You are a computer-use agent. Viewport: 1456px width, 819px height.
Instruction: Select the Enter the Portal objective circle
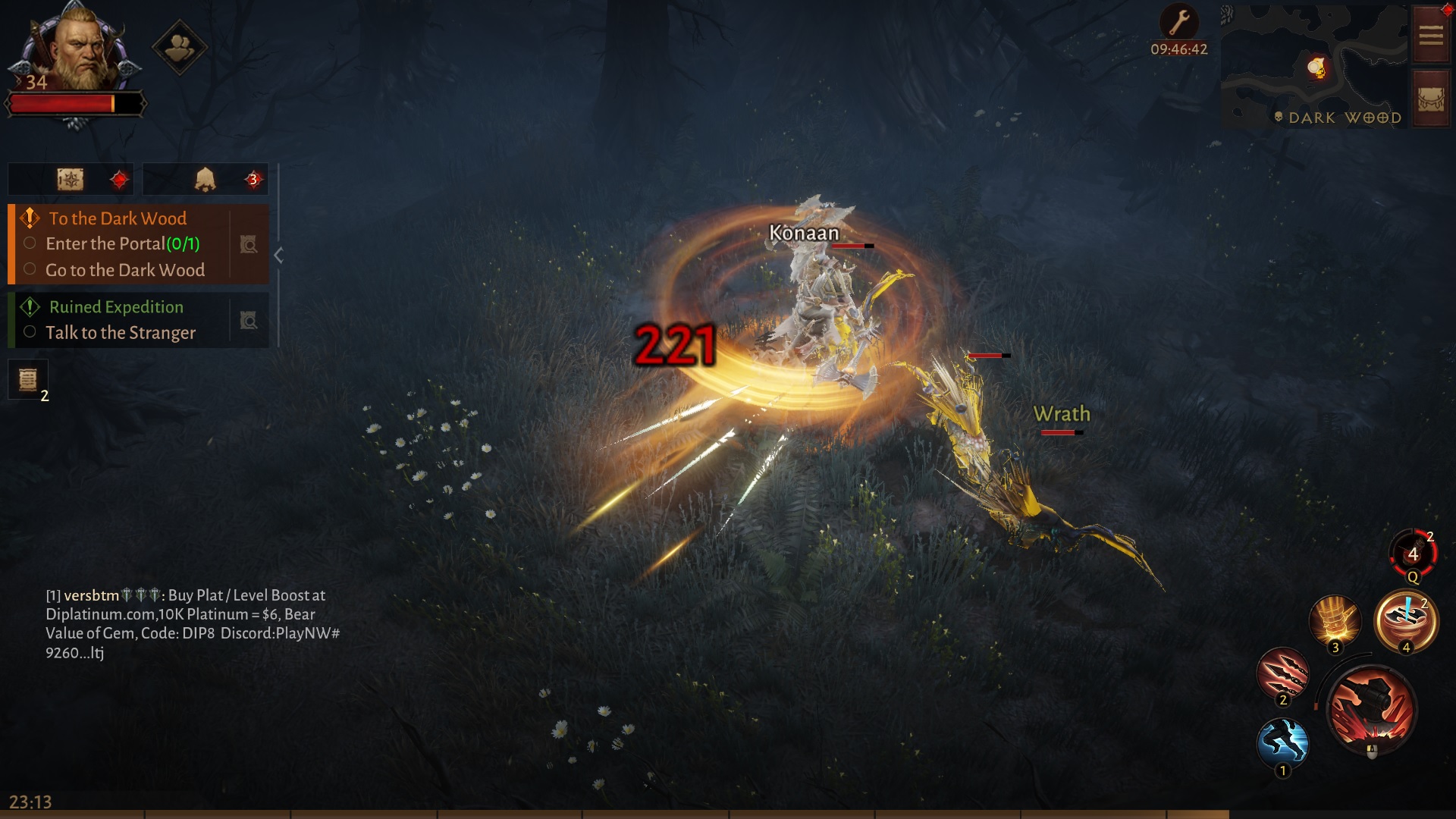pos(30,243)
